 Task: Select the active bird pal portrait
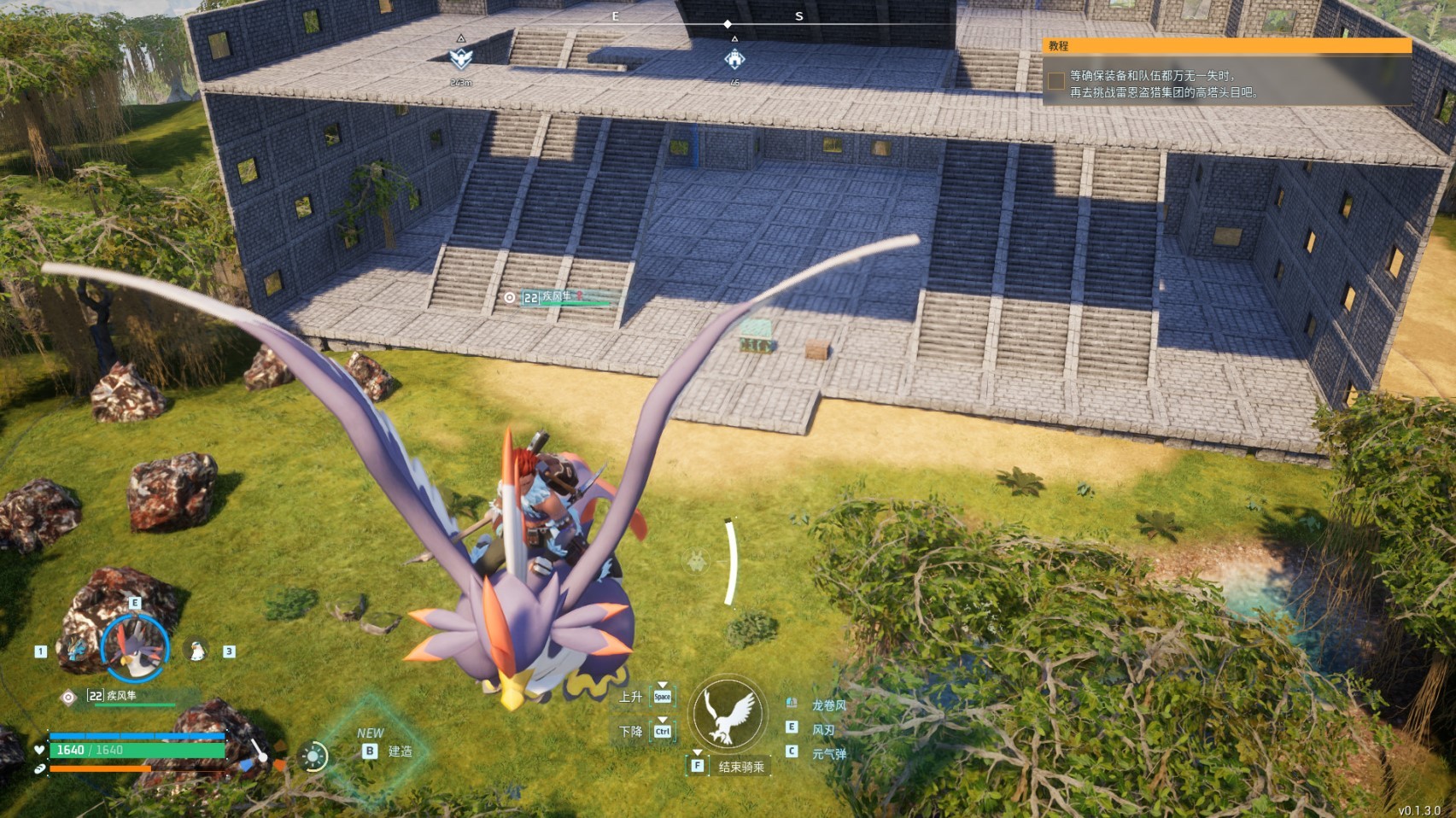point(135,649)
